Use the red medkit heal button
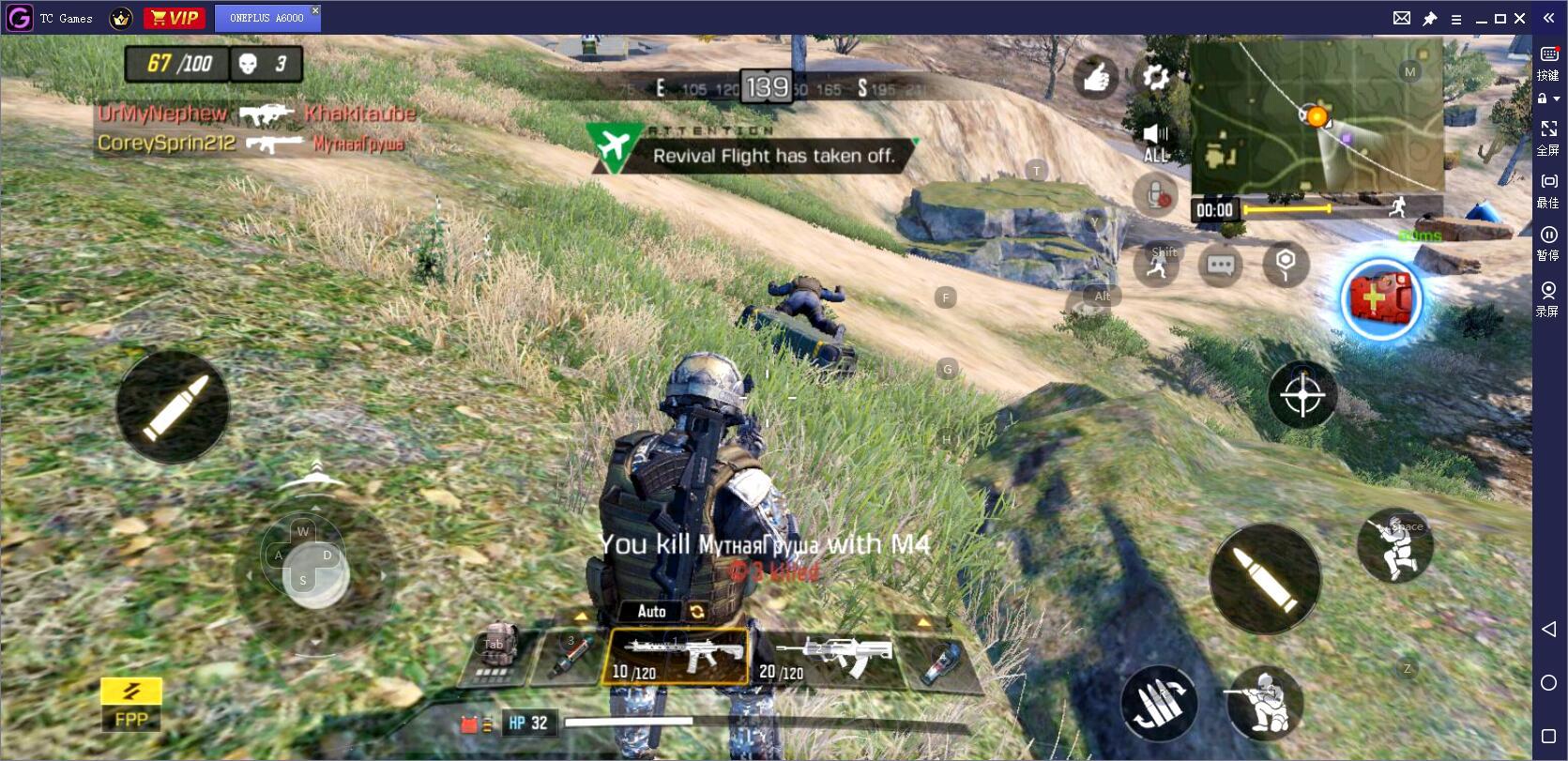This screenshot has width=1568, height=761. (x=1379, y=300)
